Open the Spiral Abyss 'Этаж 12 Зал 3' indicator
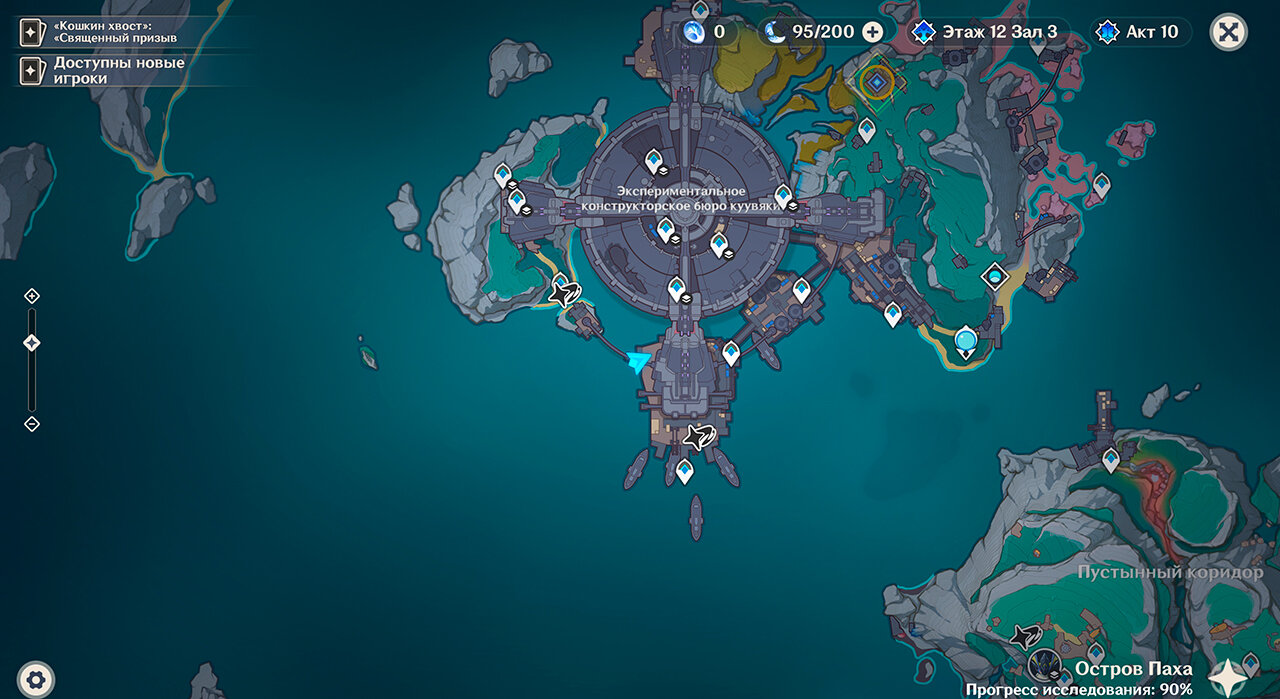This screenshot has height=699, width=1280. coord(988,32)
